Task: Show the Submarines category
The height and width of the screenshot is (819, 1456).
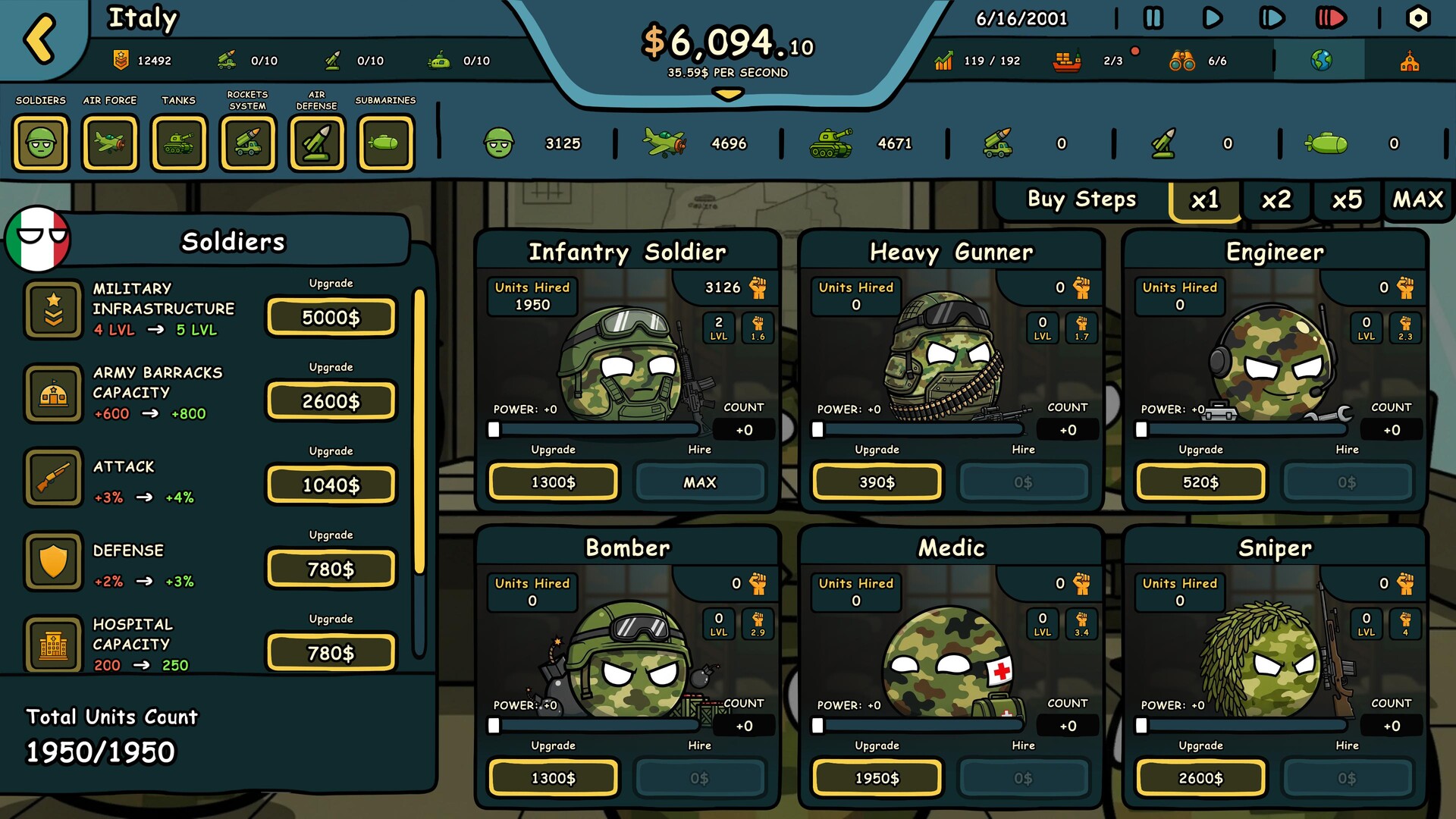Action: (x=385, y=143)
